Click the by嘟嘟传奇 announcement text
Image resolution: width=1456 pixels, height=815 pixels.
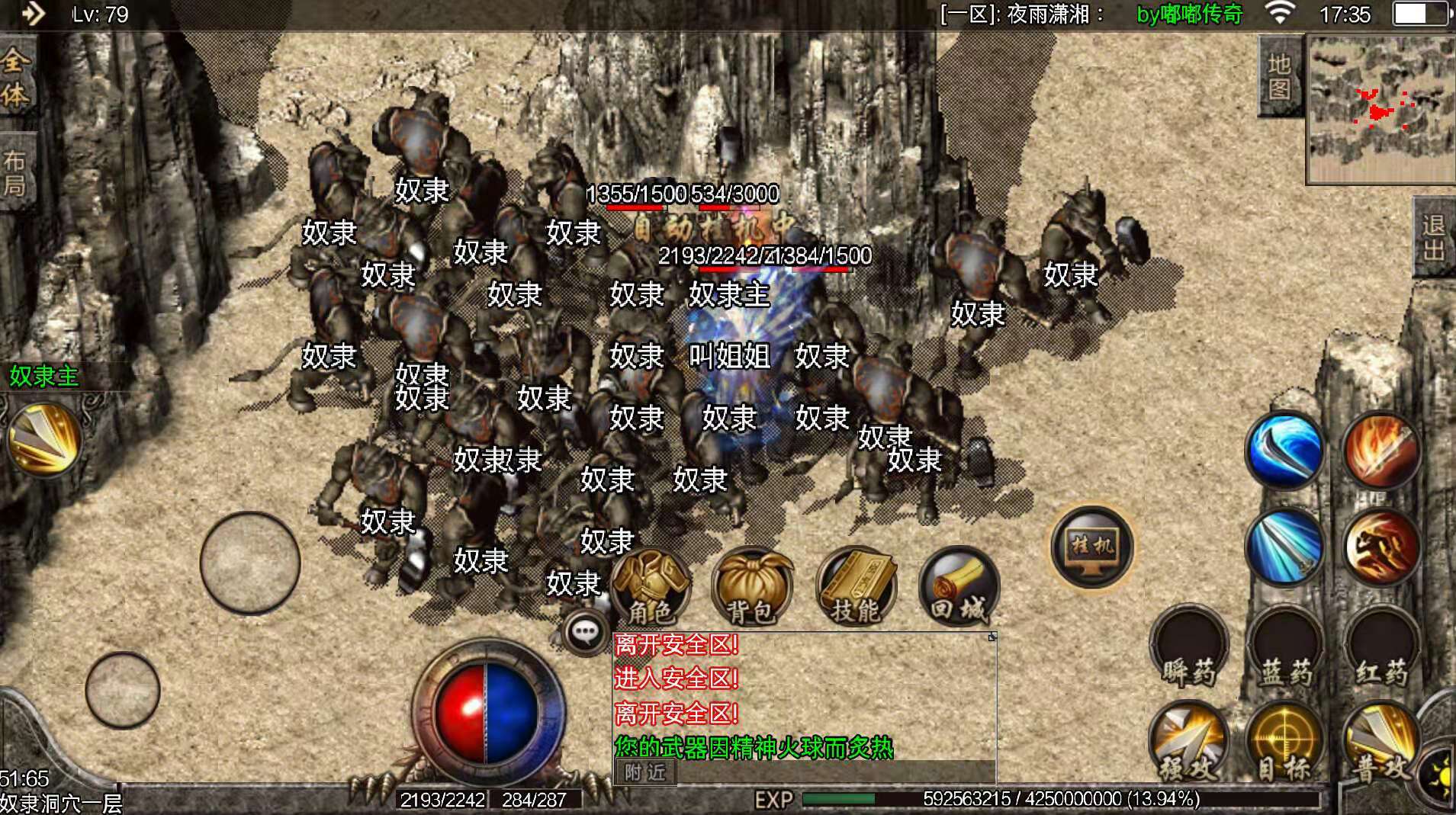coord(1189,14)
